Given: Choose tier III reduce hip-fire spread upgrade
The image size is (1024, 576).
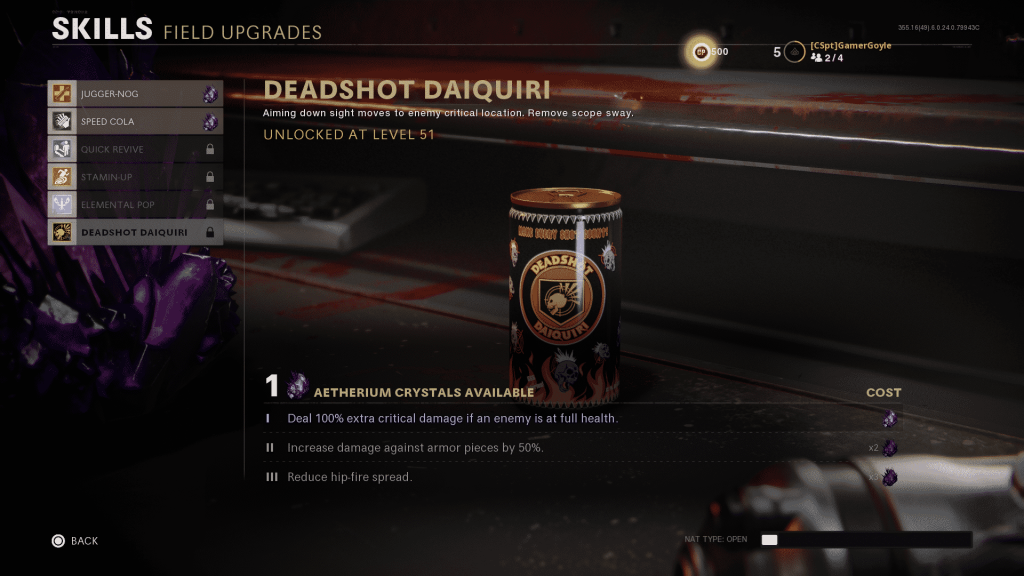Looking at the screenshot, I should point(580,477).
